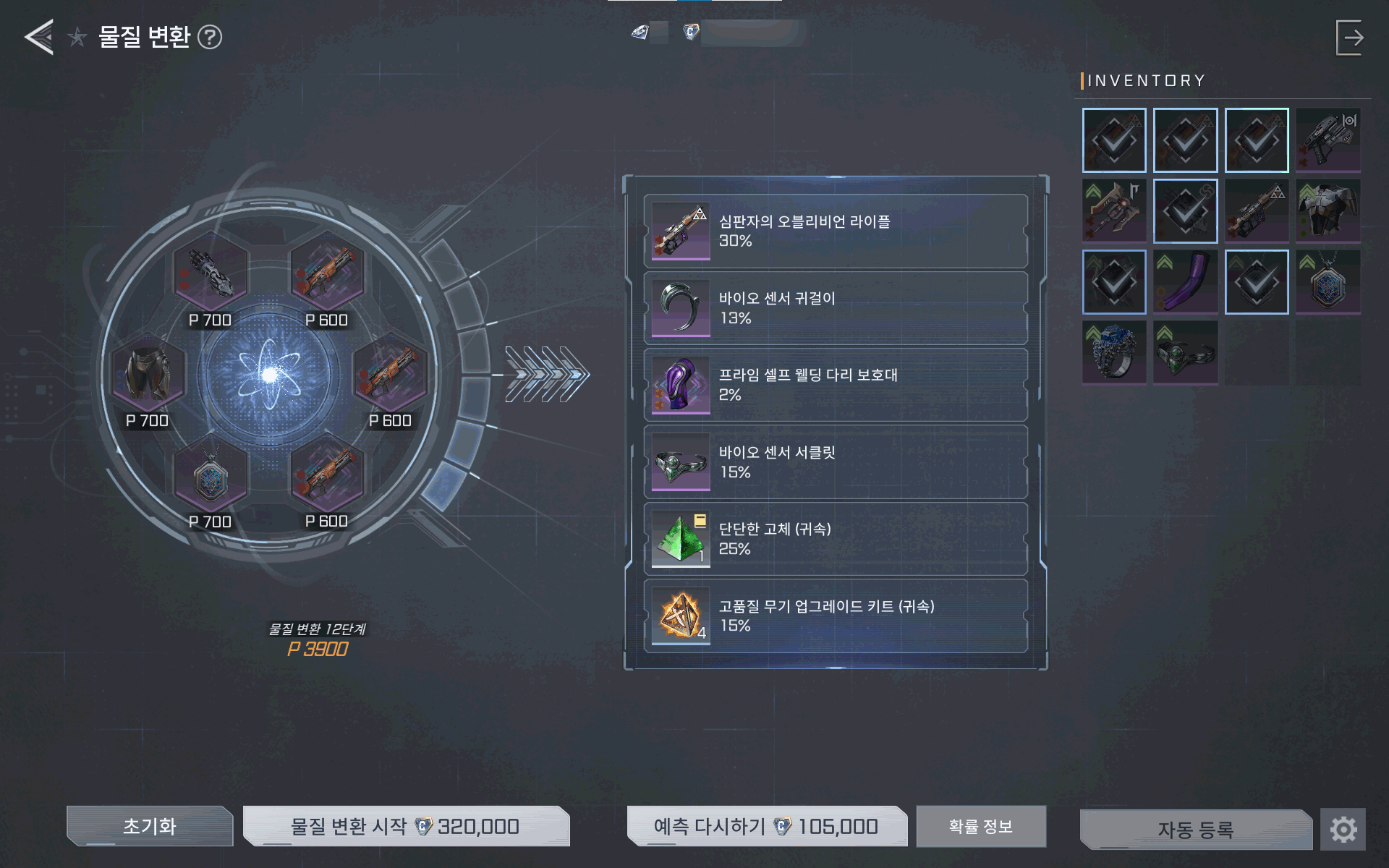Open the gear settings icon
This screenshot has width=1389, height=868.
(1343, 829)
